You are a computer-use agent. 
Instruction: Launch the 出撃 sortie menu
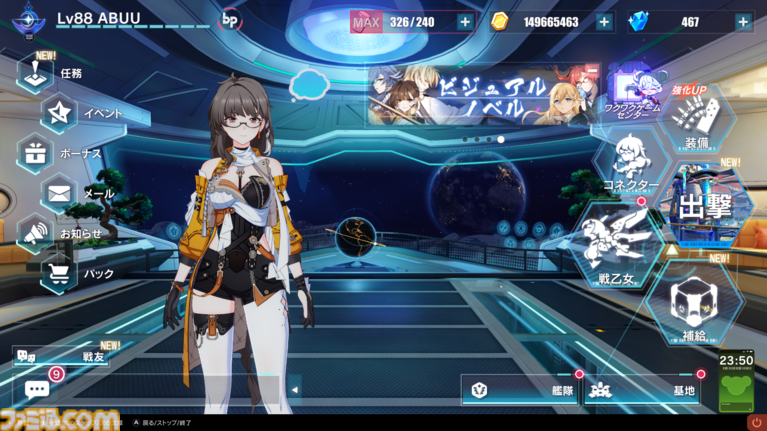(x=707, y=205)
